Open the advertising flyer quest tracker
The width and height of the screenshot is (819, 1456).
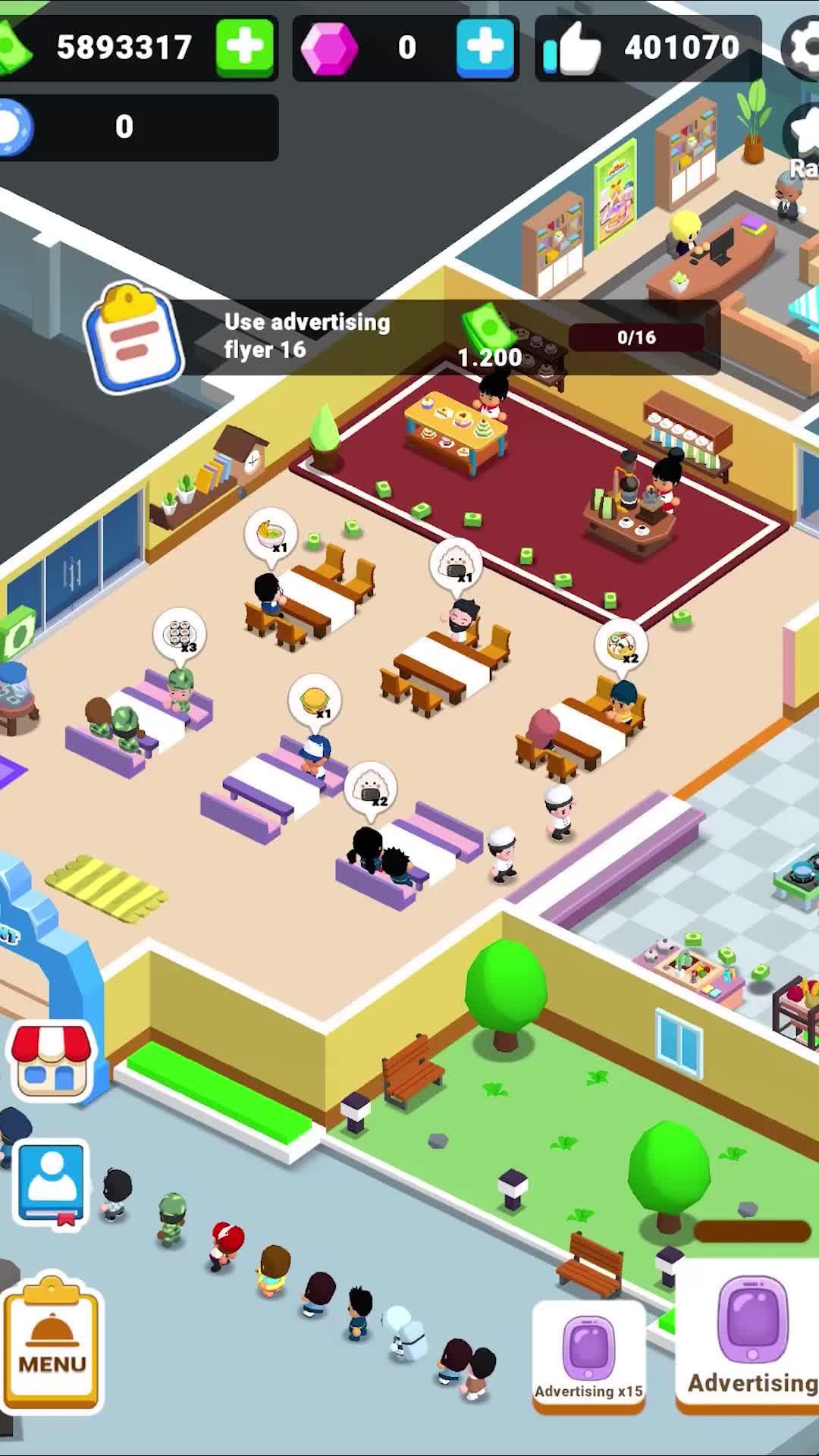(x=402, y=337)
